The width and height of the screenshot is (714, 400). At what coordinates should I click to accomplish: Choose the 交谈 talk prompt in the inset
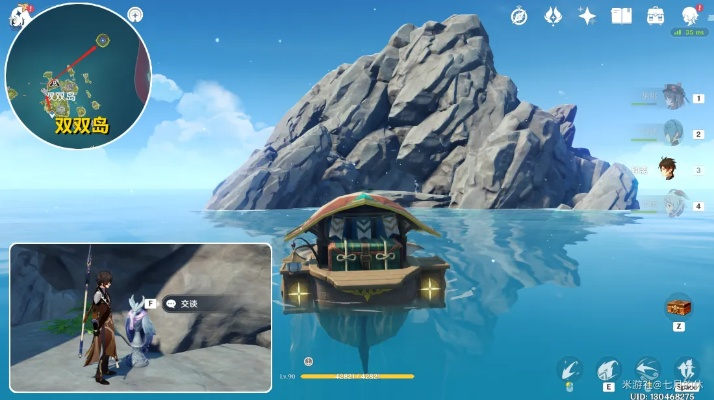[x=188, y=304]
